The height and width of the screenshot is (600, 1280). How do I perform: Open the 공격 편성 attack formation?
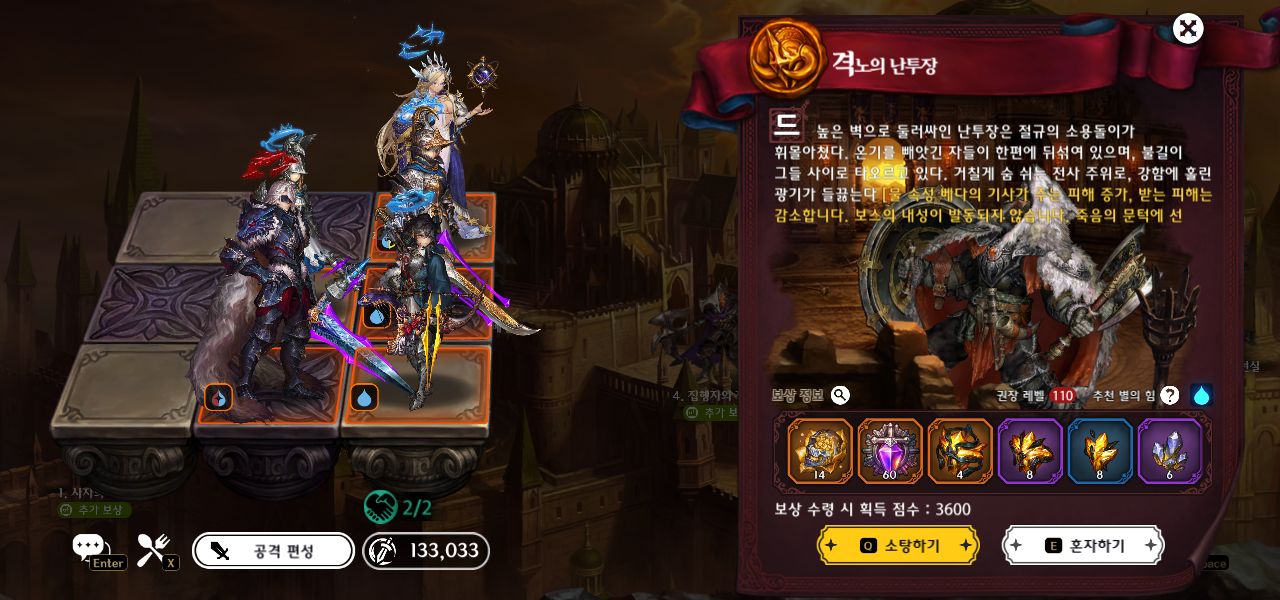click(x=273, y=550)
